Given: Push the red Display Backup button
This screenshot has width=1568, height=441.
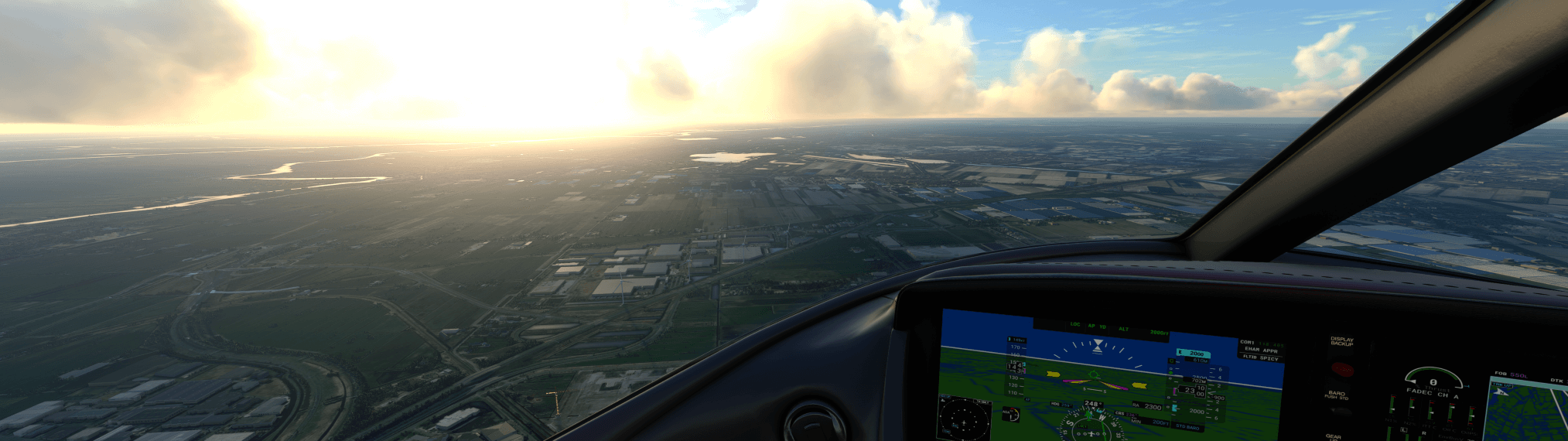Looking at the screenshot, I should point(1342,369).
